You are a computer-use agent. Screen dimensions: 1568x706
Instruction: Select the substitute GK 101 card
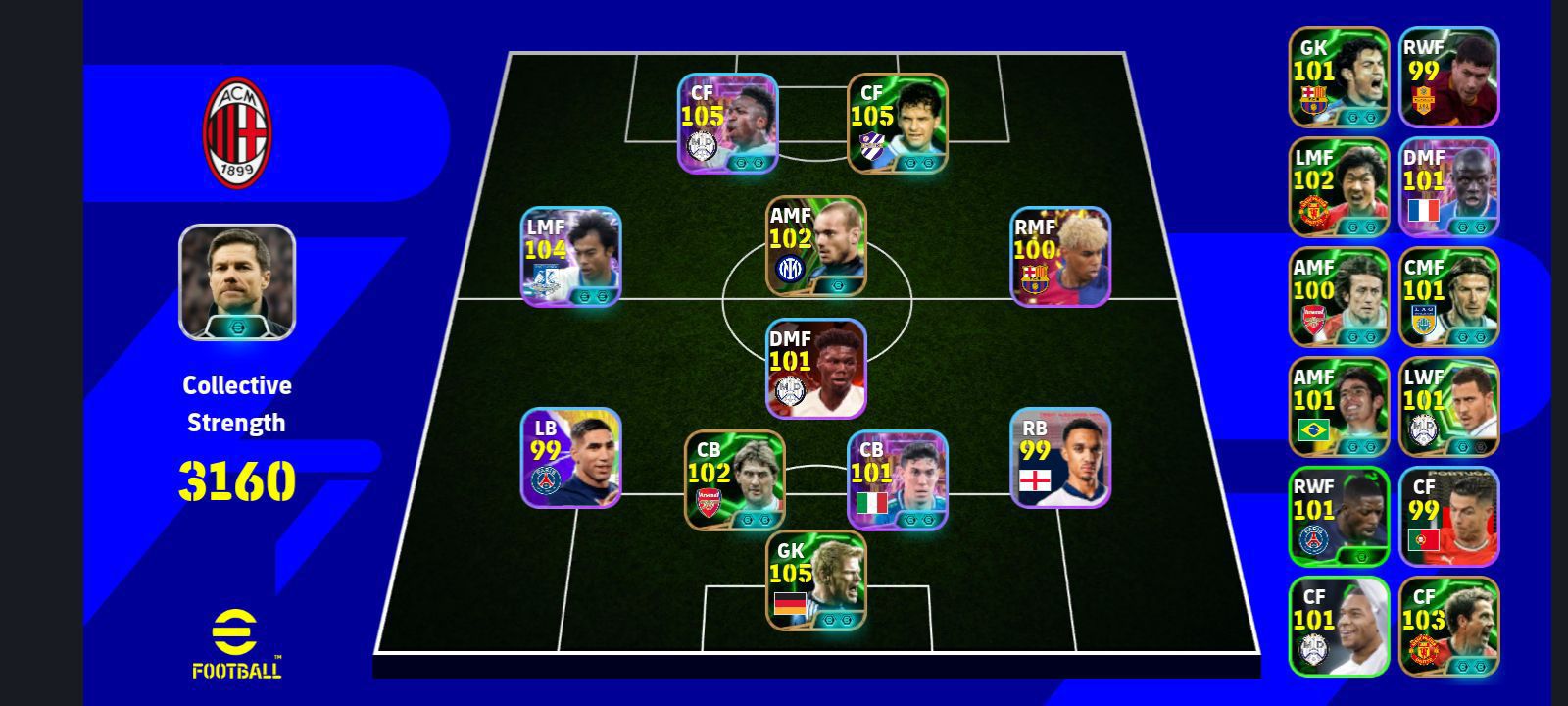pos(1339,77)
